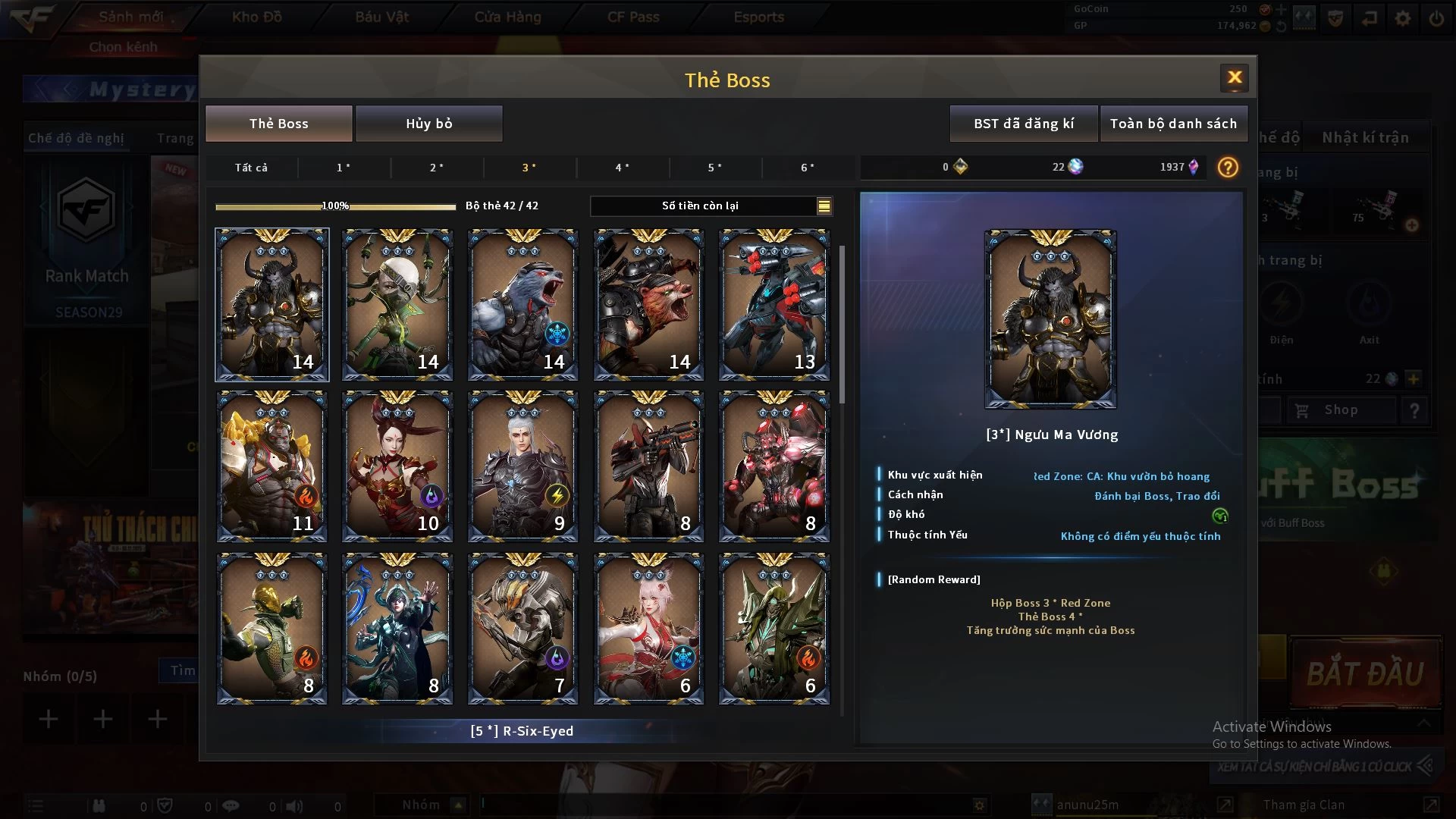Choose the white-haired armored man card numbered 9
Image resolution: width=1456 pixels, height=819 pixels.
pos(522,466)
